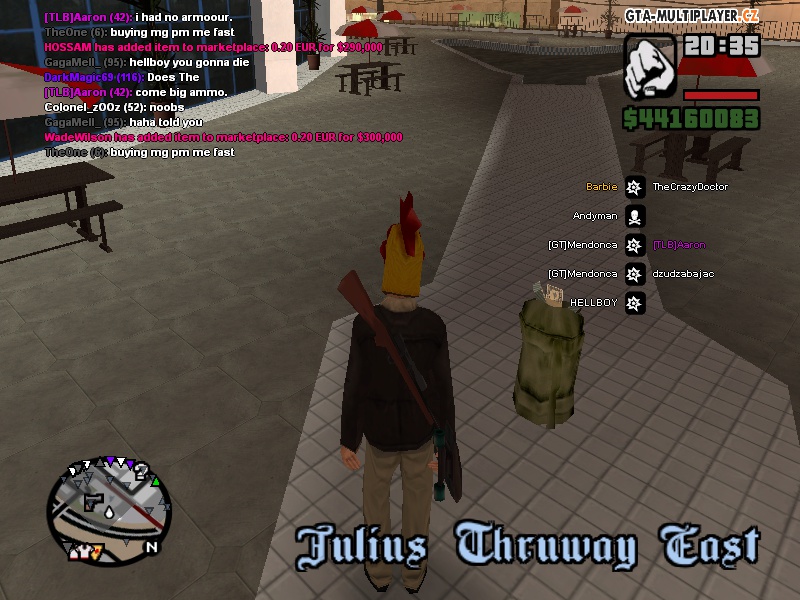Select HOSSAM's marketplace message for $290,000
The image size is (800, 600).
click(x=213, y=47)
